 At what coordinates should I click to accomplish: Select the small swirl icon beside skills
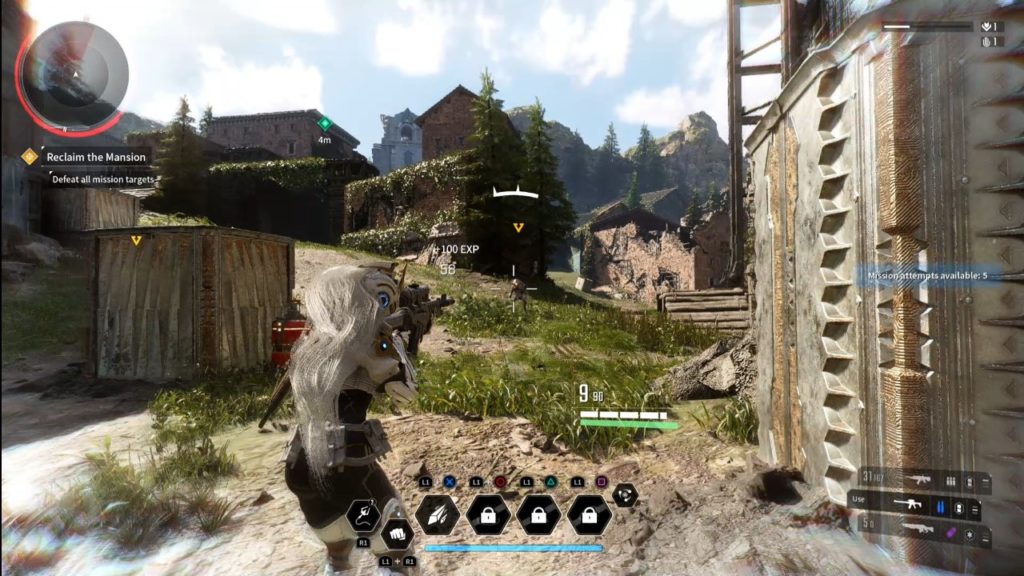(x=625, y=494)
